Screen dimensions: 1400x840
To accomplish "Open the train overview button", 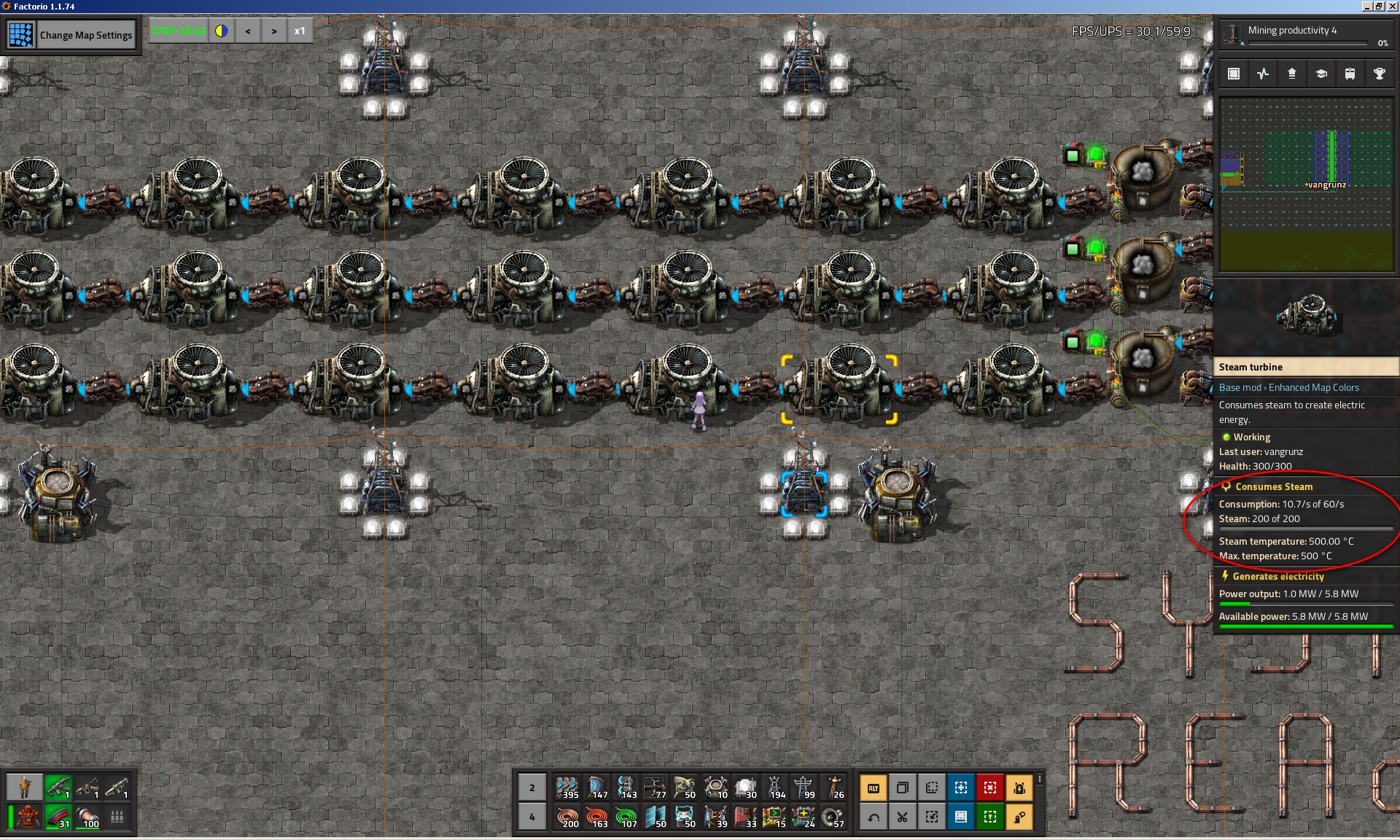I will tap(1350, 74).
